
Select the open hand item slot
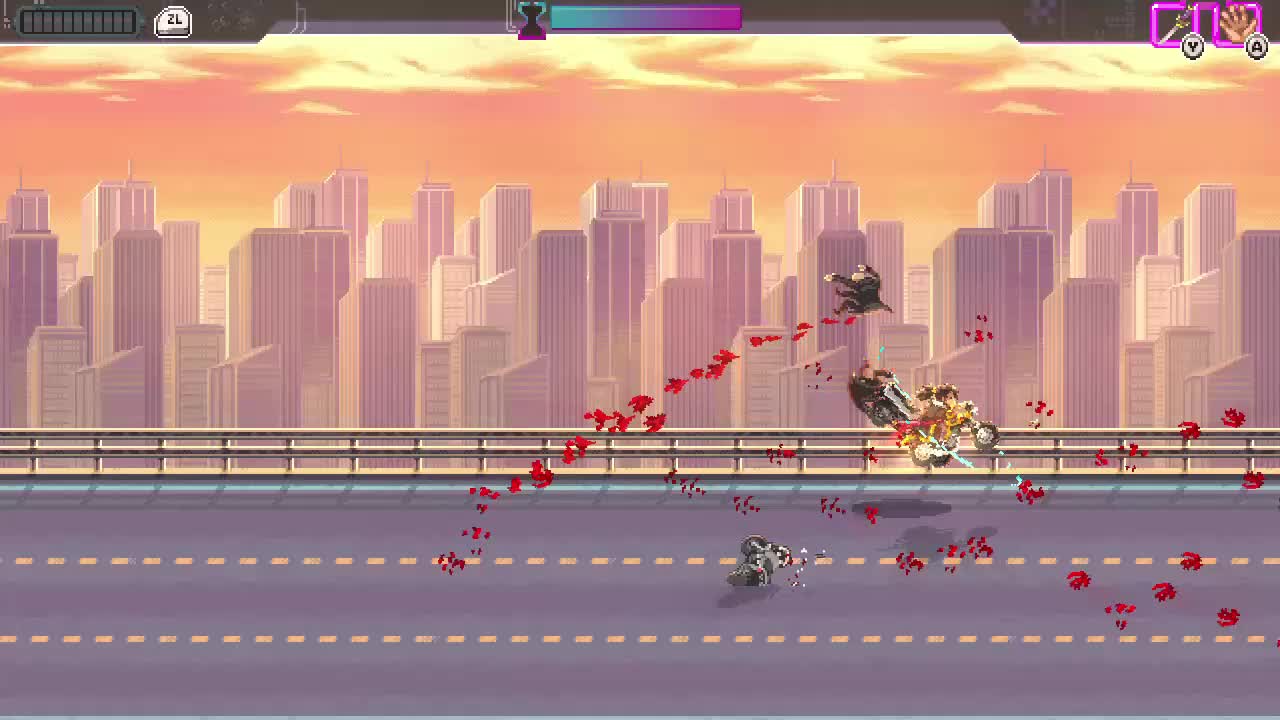point(1237,24)
